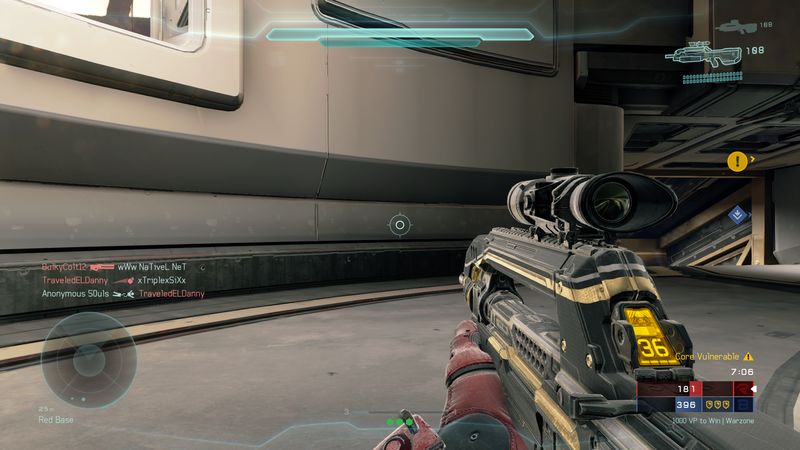
Task: Click the yellow exclamation objective marker
Action: 737,160
